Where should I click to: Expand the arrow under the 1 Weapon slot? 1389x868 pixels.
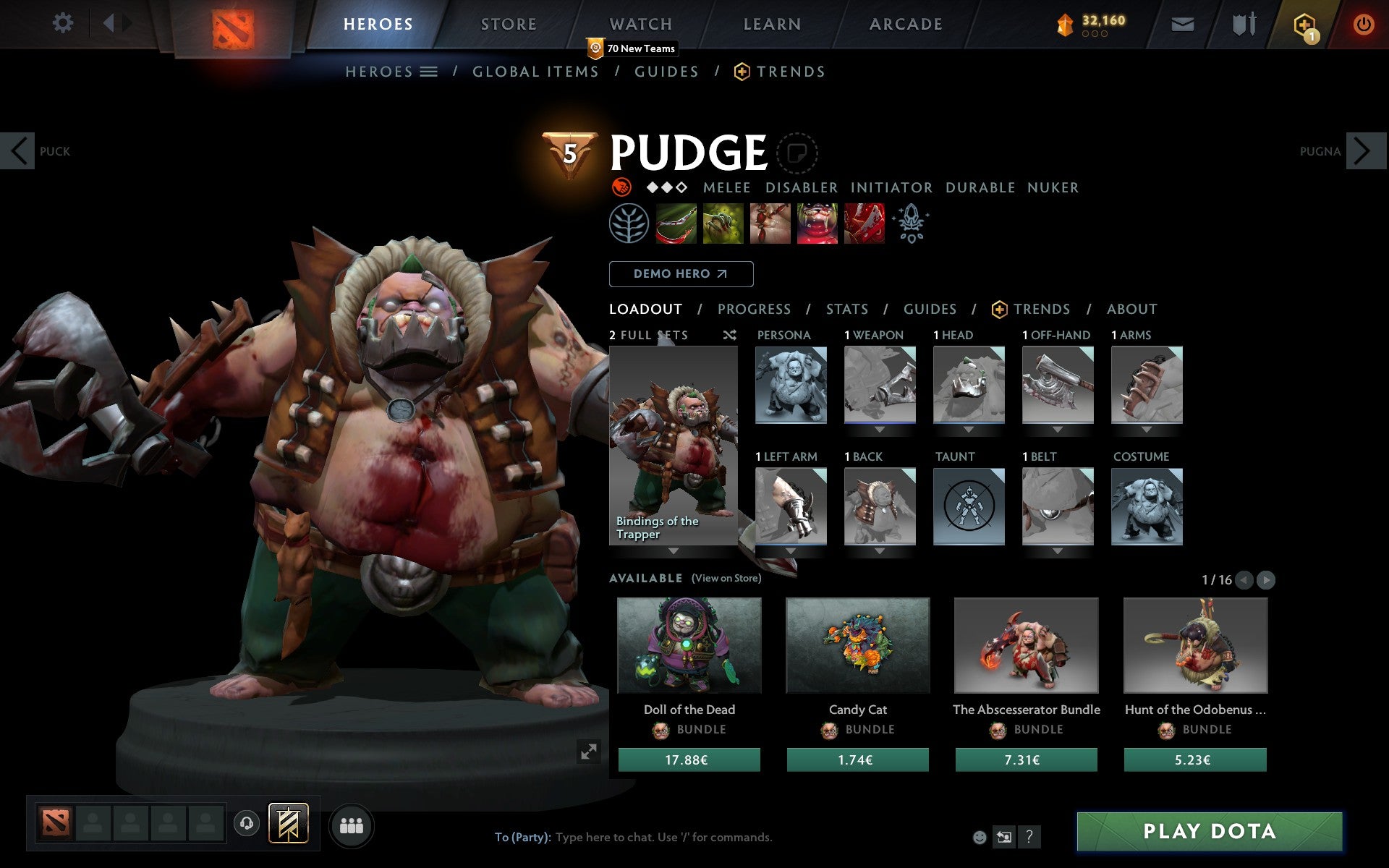(880, 429)
